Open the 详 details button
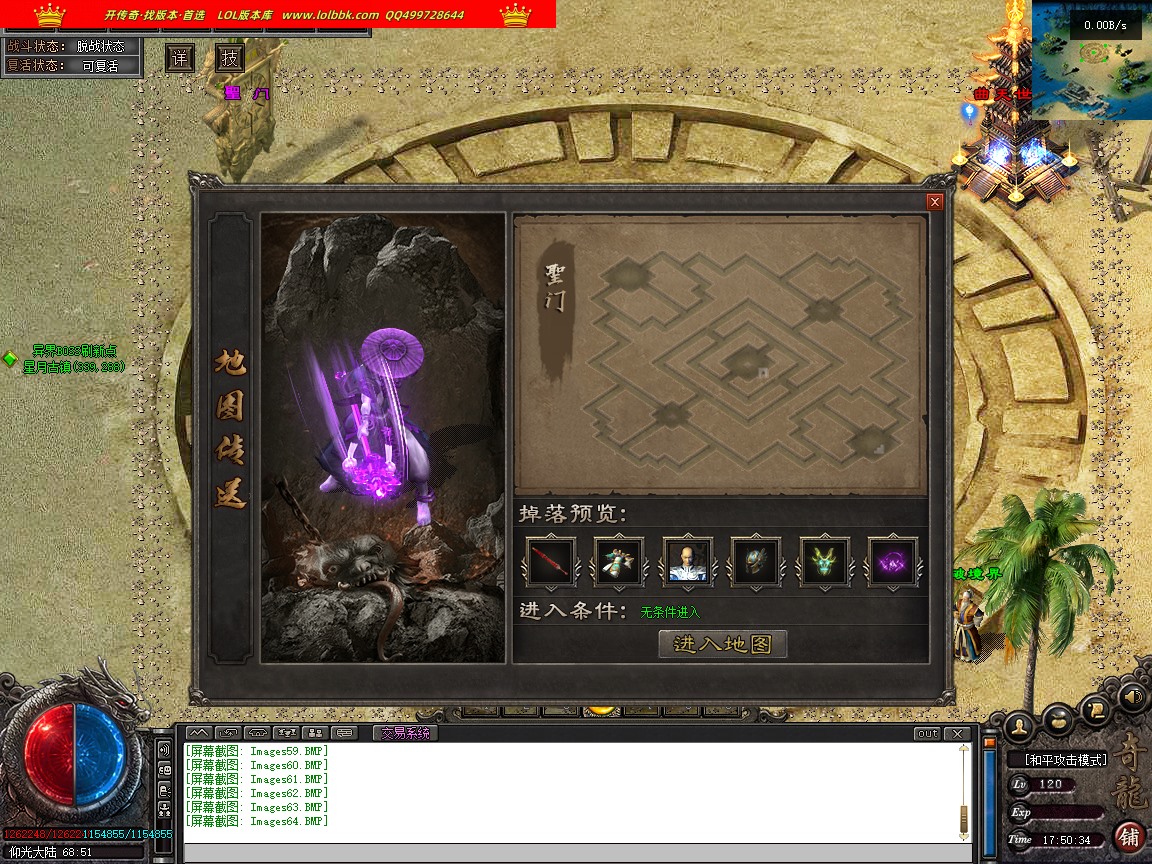This screenshot has height=864, width=1152. (x=180, y=58)
